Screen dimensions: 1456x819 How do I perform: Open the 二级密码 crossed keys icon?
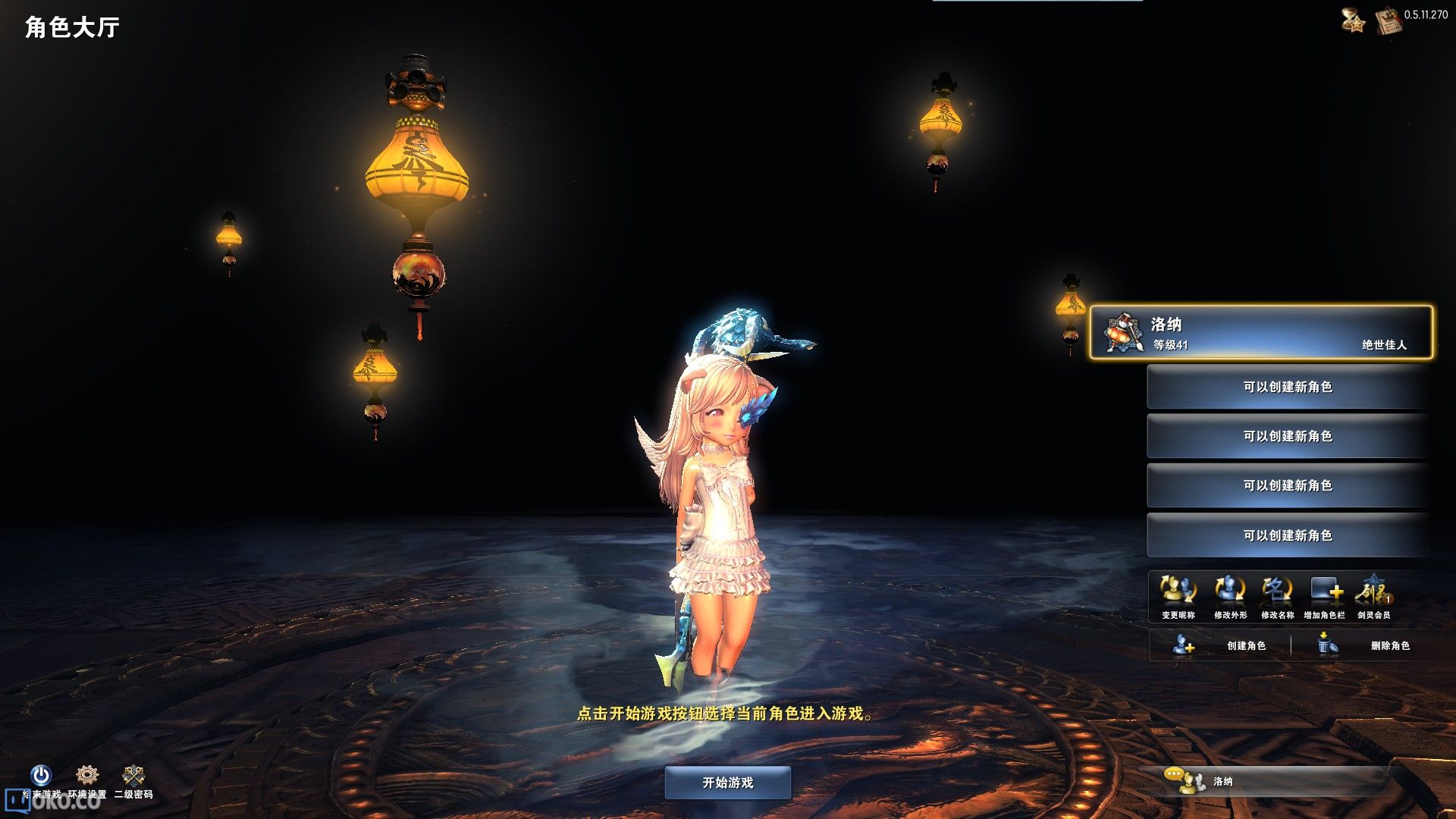(x=133, y=776)
